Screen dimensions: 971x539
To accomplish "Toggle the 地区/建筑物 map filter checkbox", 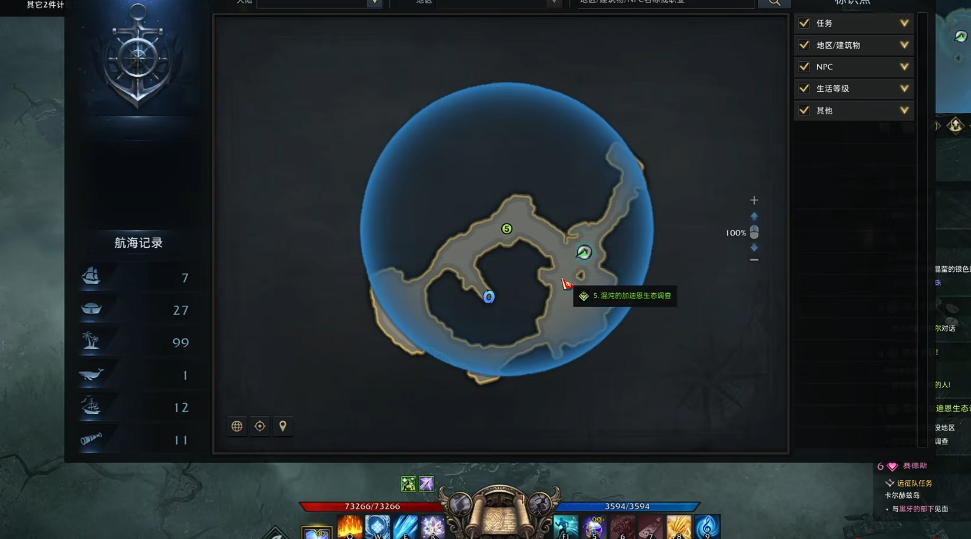I will click(803, 45).
